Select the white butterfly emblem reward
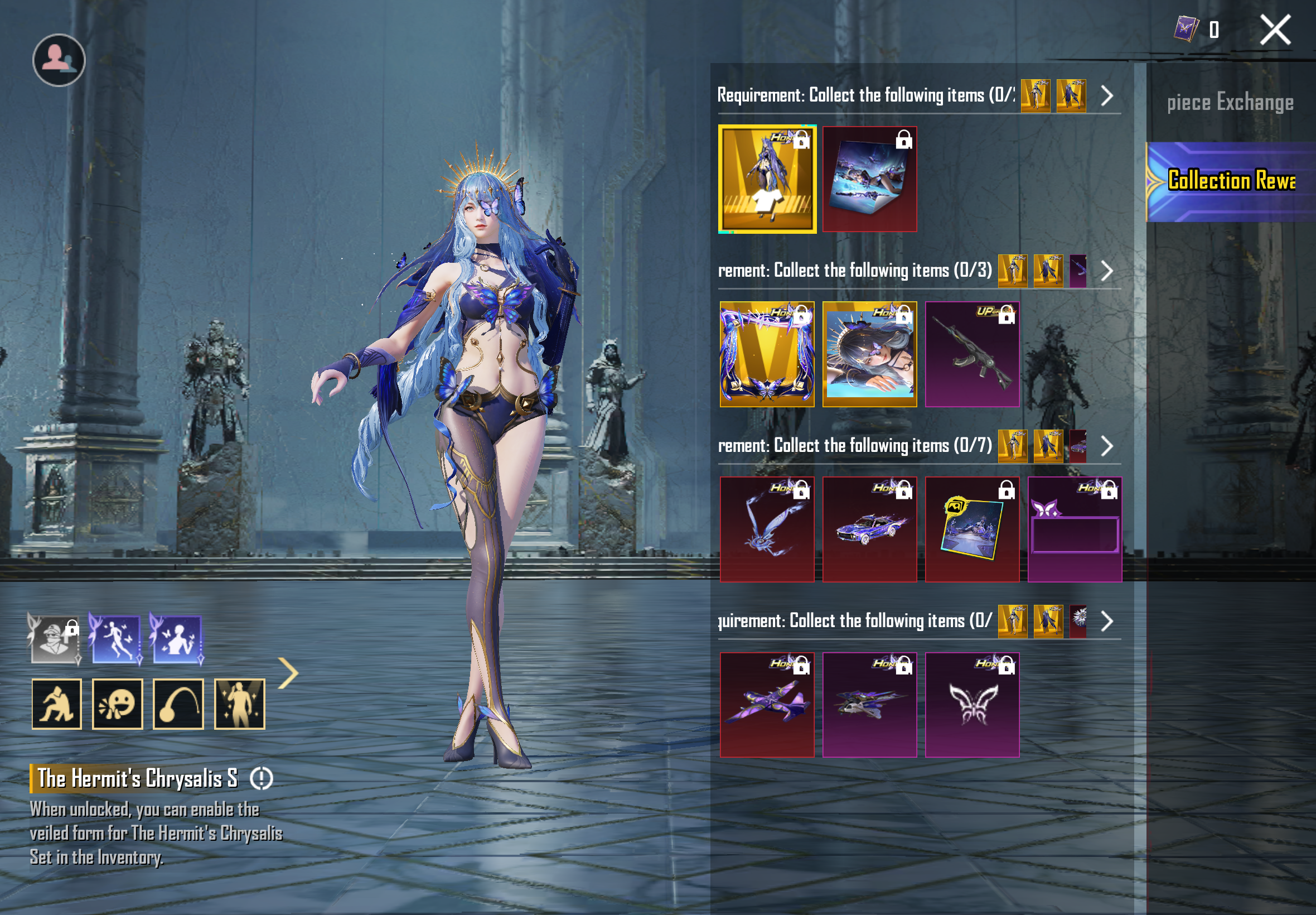Viewport: 1316px width, 915px height. coord(972,705)
